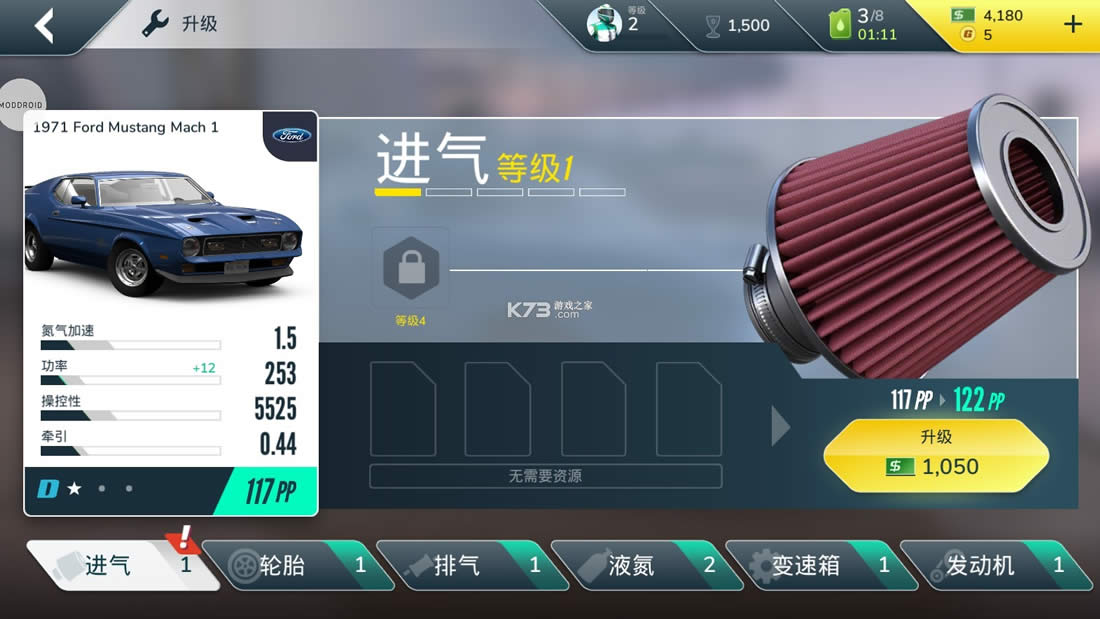Upgrade intake for 1,050 cash
This screenshot has width=1100, height=619.
[936, 455]
